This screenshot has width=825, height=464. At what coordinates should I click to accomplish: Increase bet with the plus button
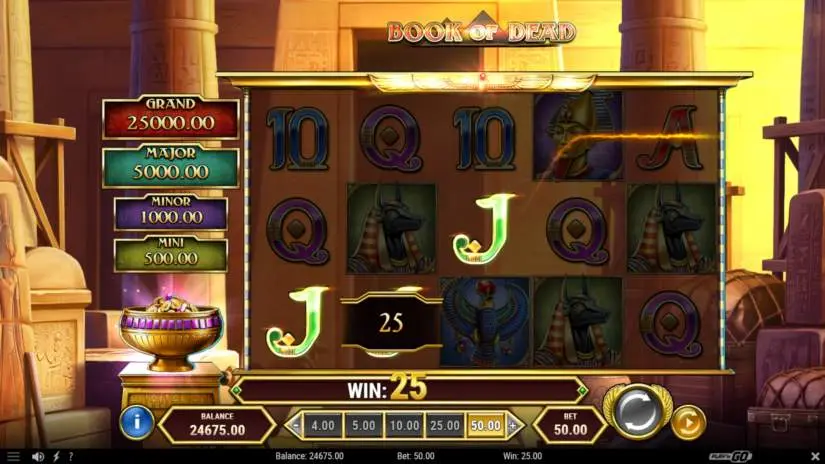[x=513, y=425]
